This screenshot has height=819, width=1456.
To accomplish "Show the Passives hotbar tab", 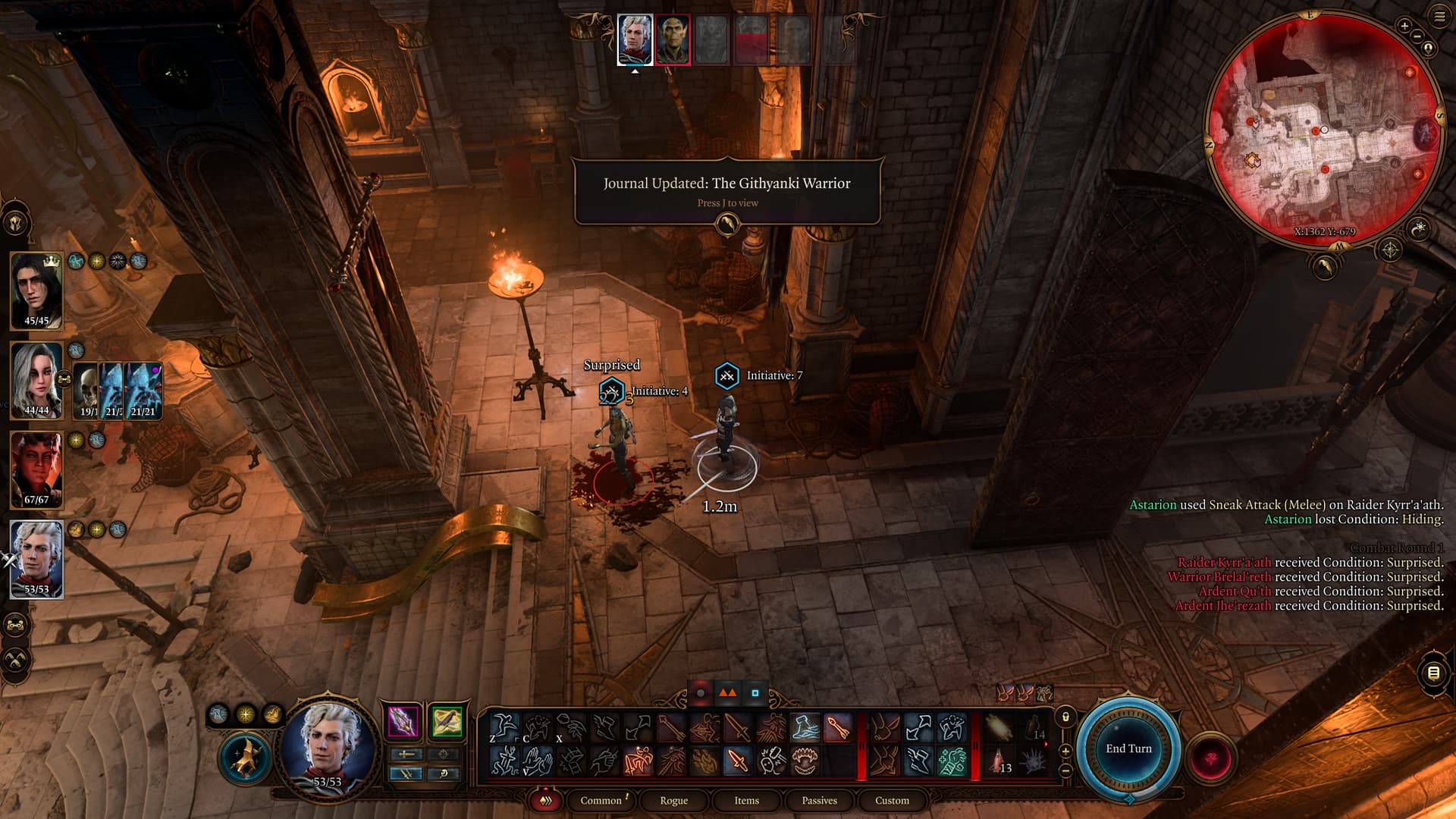I will (819, 800).
